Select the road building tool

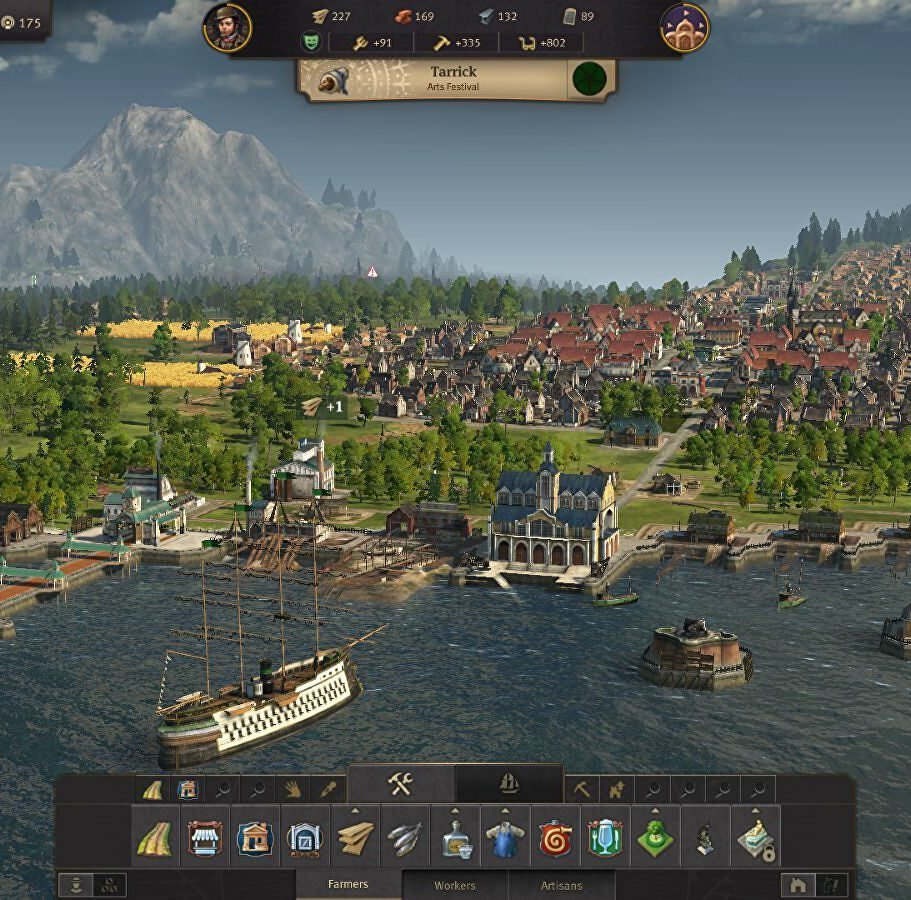point(154,838)
